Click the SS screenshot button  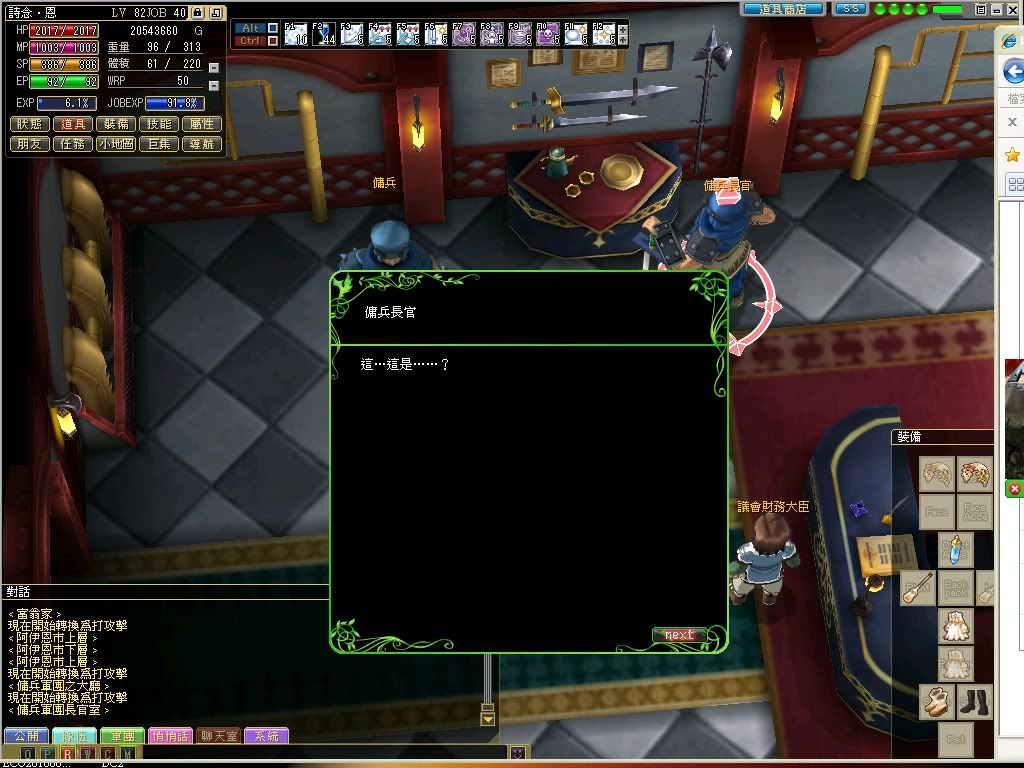tap(850, 8)
